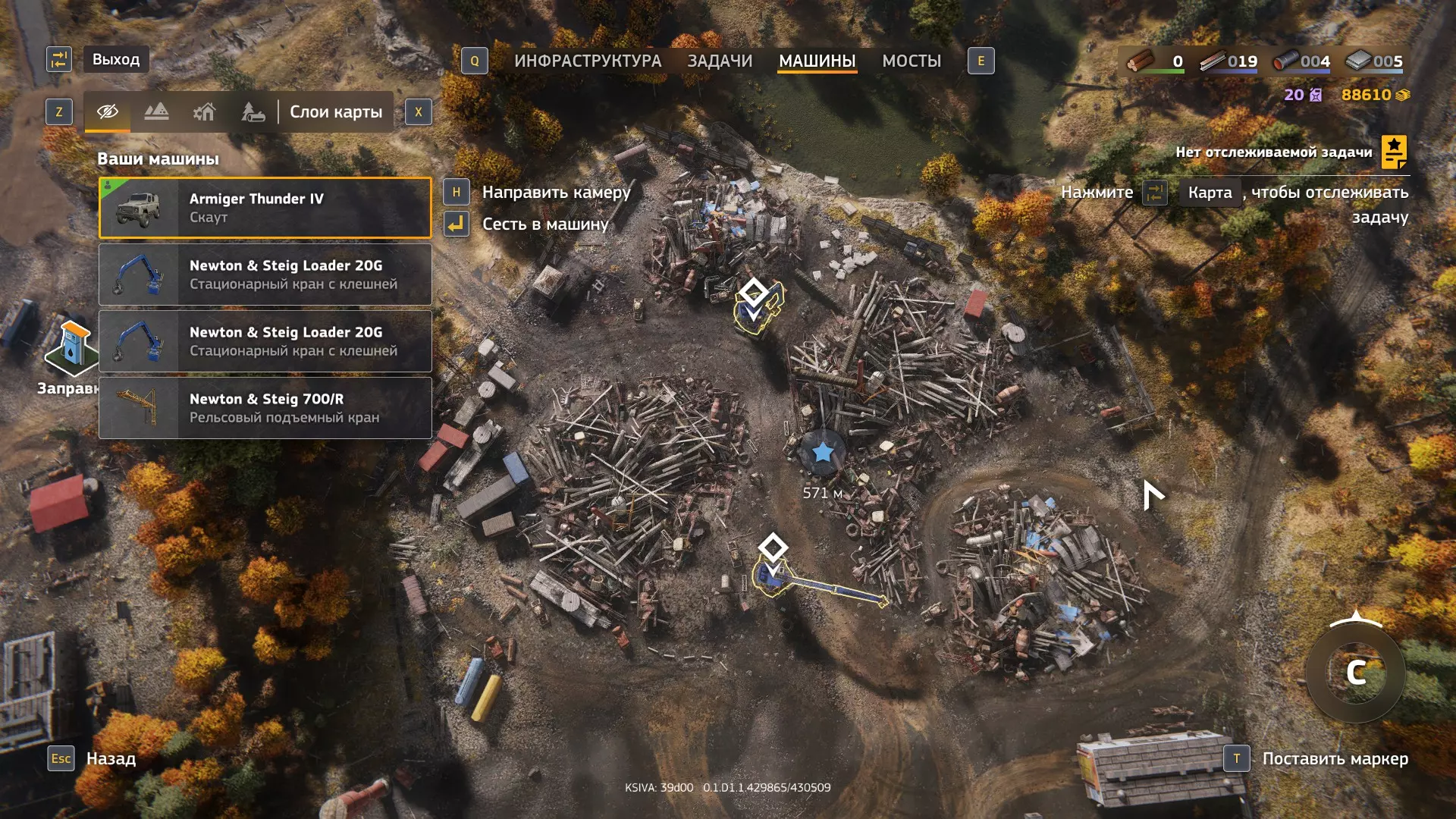Show the МОСТЫ tab

[x=911, y=61]
